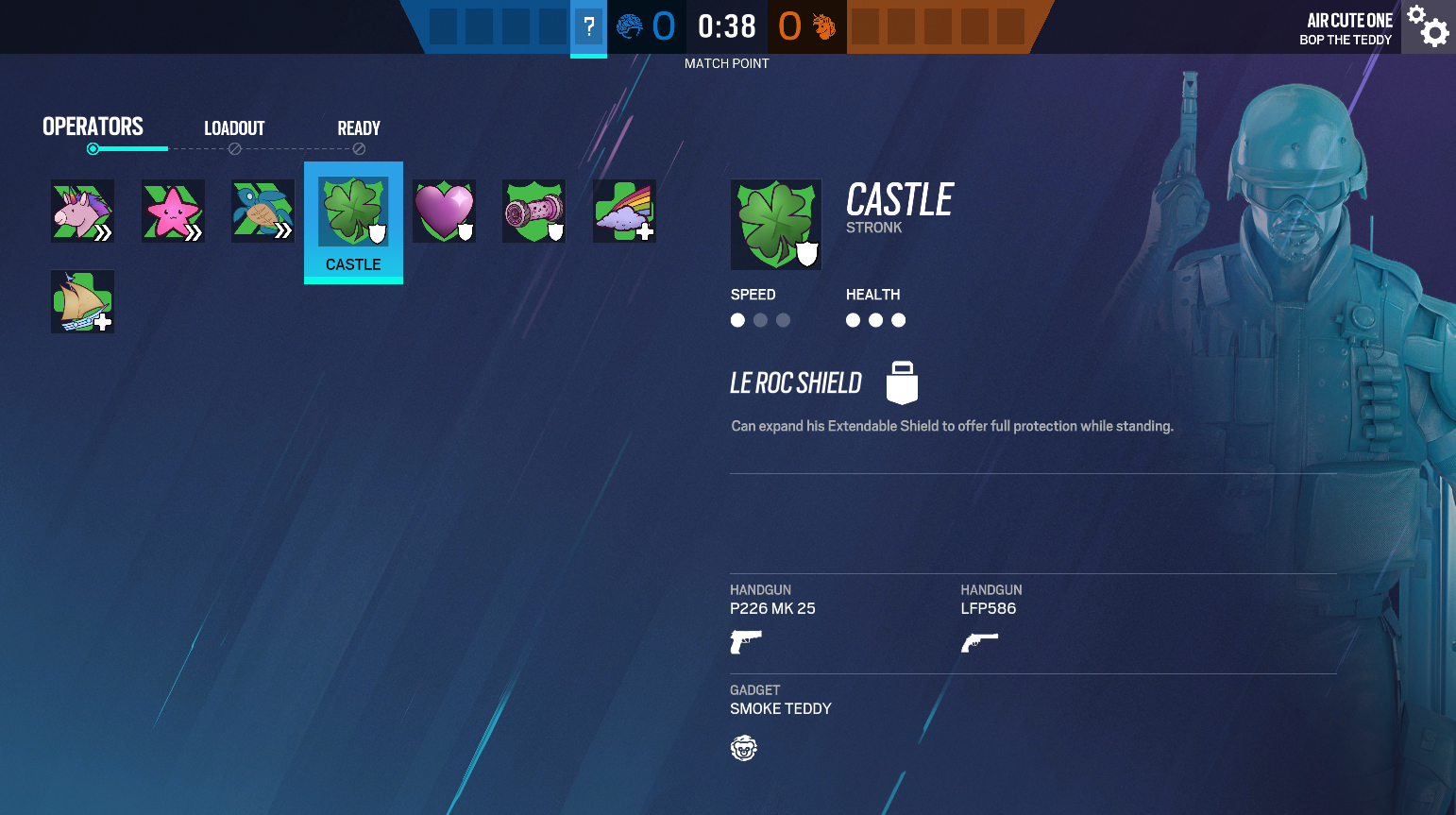Screen dimensions: 1456x815
Task: Open the settings gear menu
Action: pyautogui.click(x=1428, y=25)
